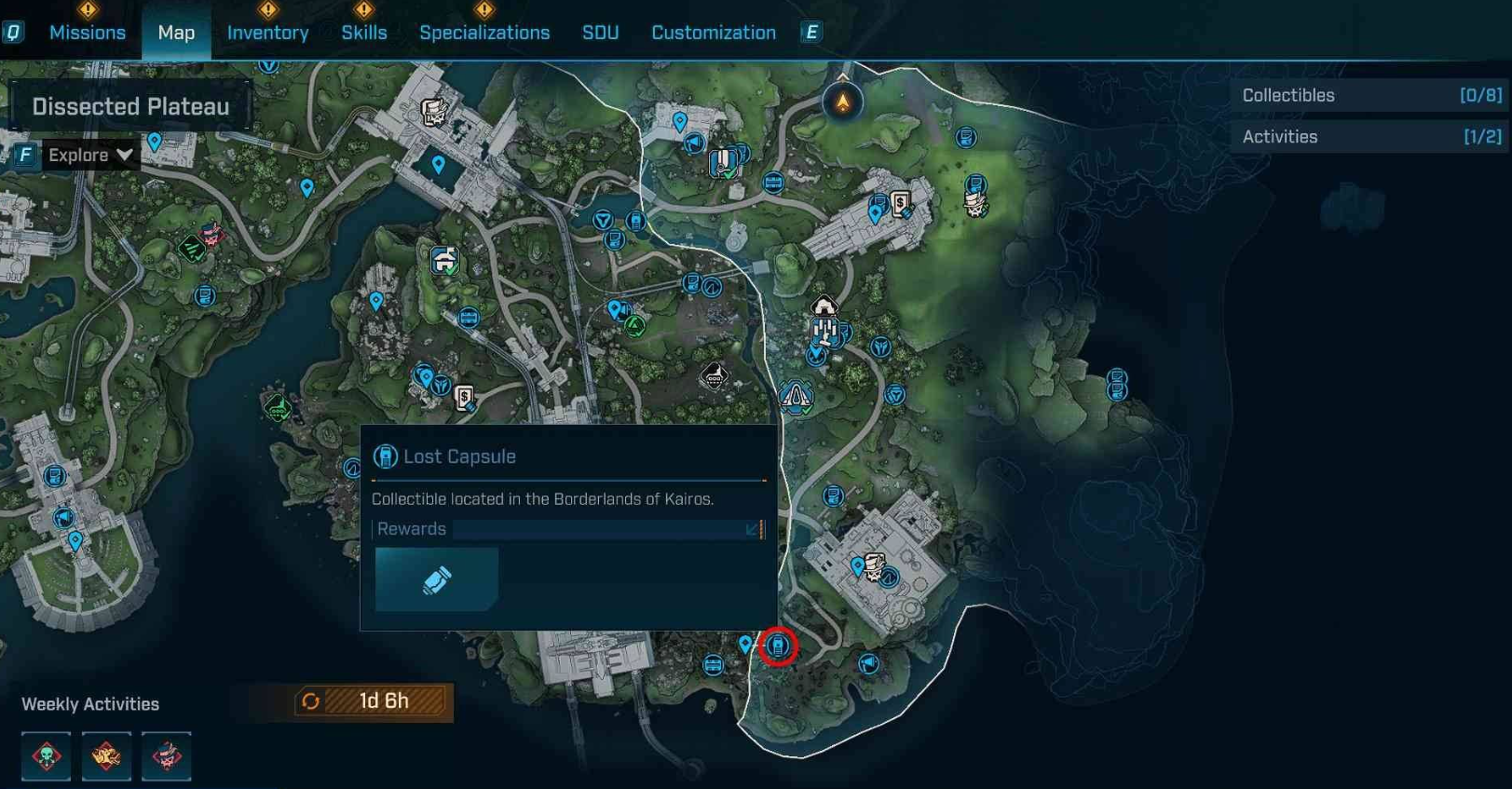Select the Collectibles tracker row
This screenshot has width=1512, height=789.
(1370, 95)
